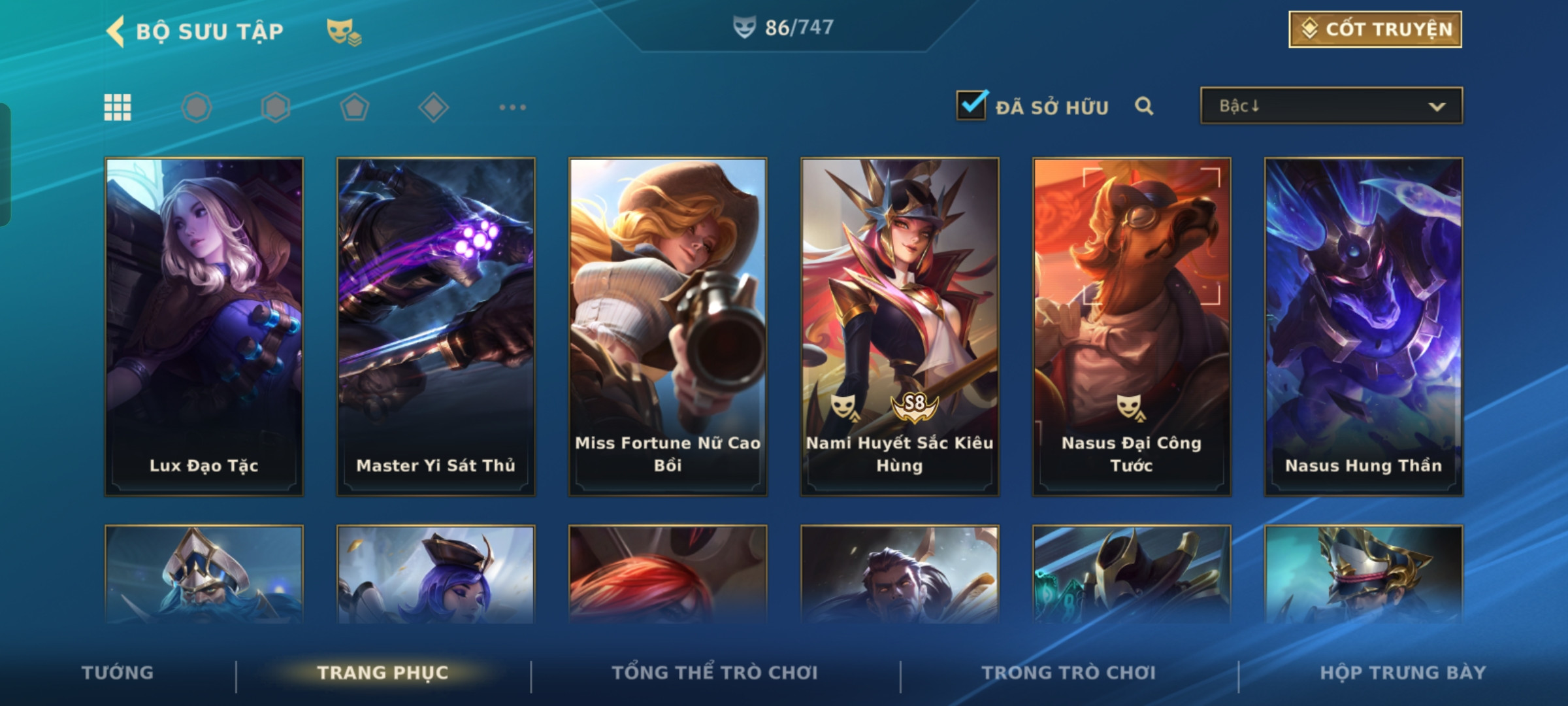The width and height of the screenshot is (1568, 706).
Task: Select the Master Yi Sát Thủ skin
Action: pos(436,326)
